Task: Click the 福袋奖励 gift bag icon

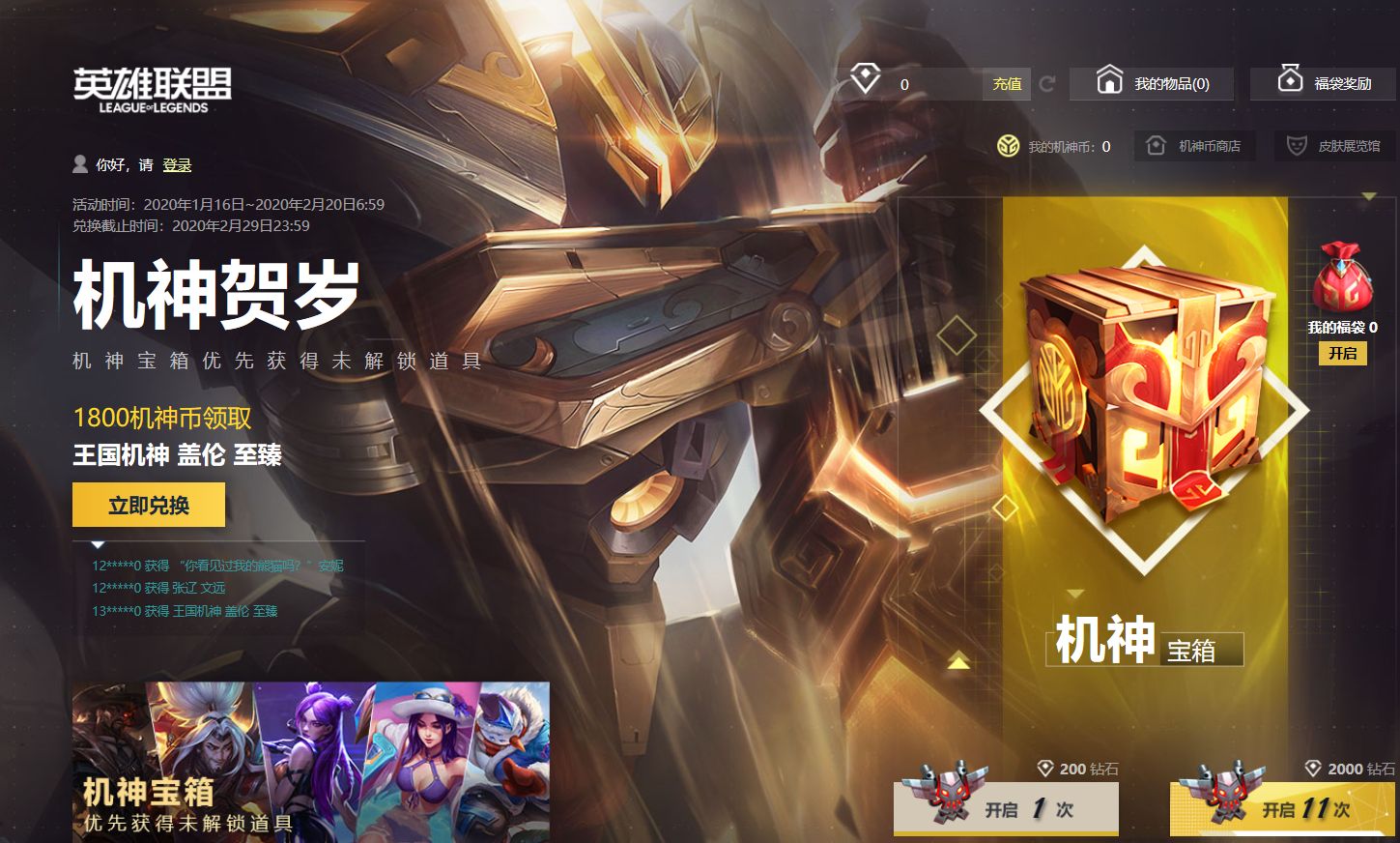Action: pyautogui.click(x=1289, y=79)
